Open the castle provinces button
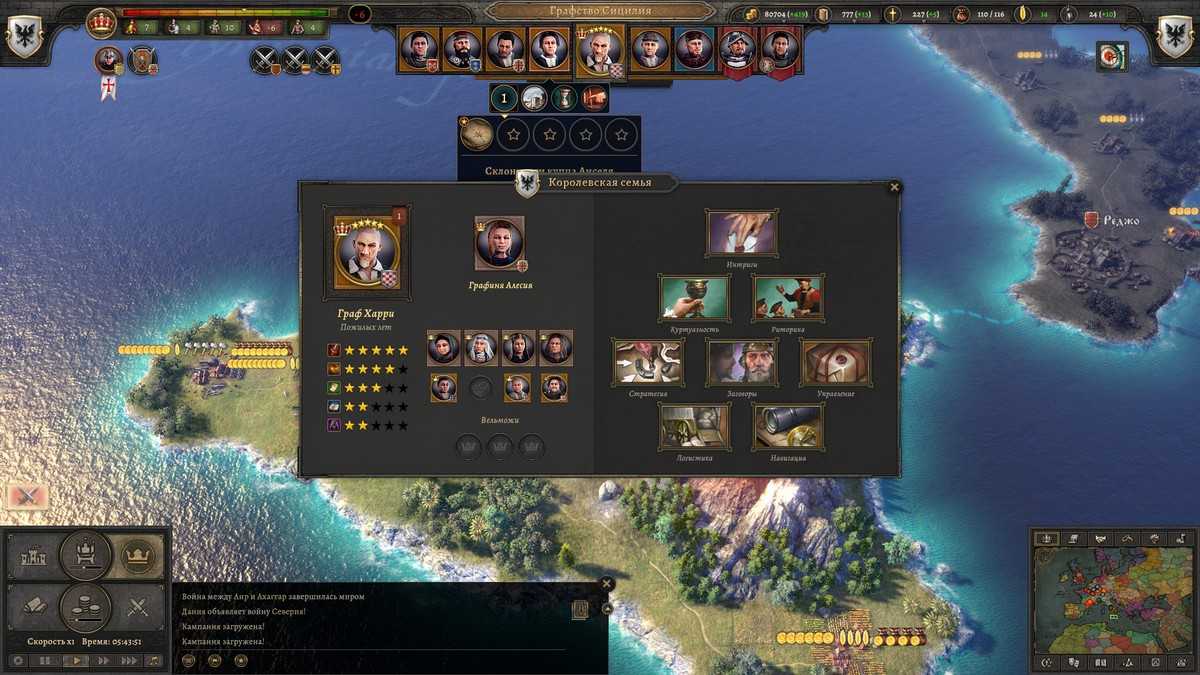1200x675 pixels. coord(32,553)
